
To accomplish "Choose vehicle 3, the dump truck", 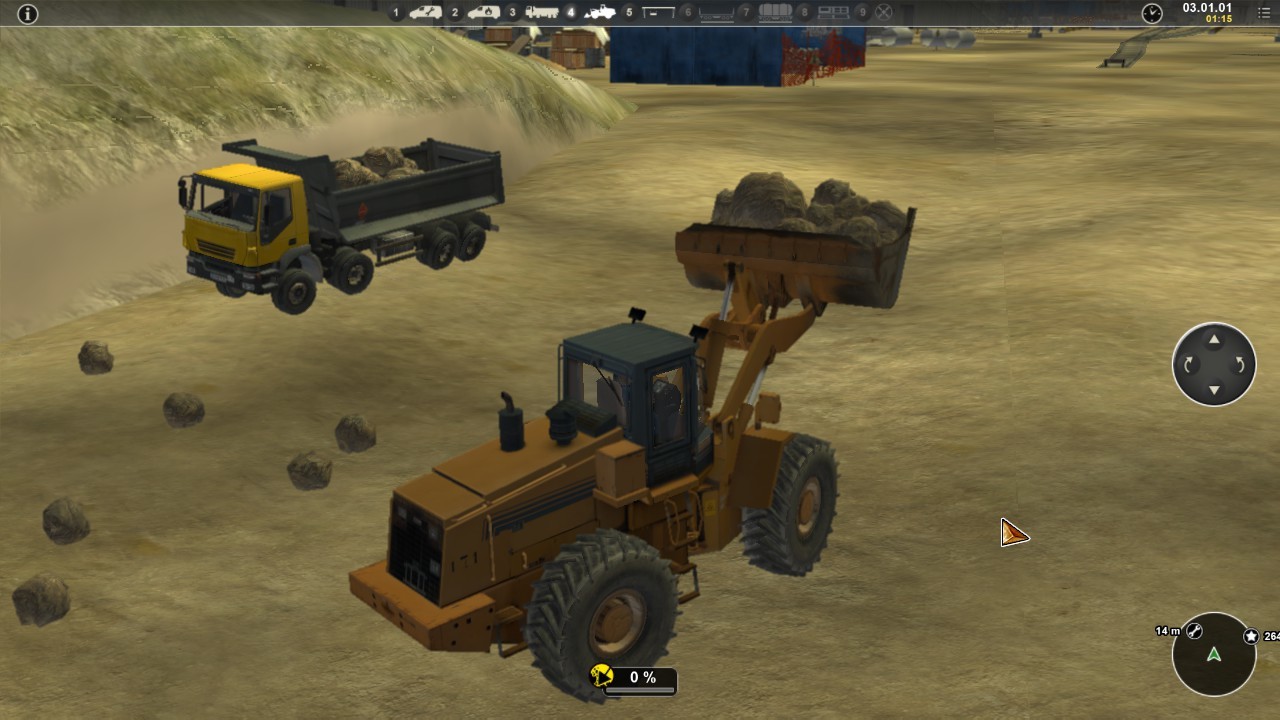I will pos(541,13).
